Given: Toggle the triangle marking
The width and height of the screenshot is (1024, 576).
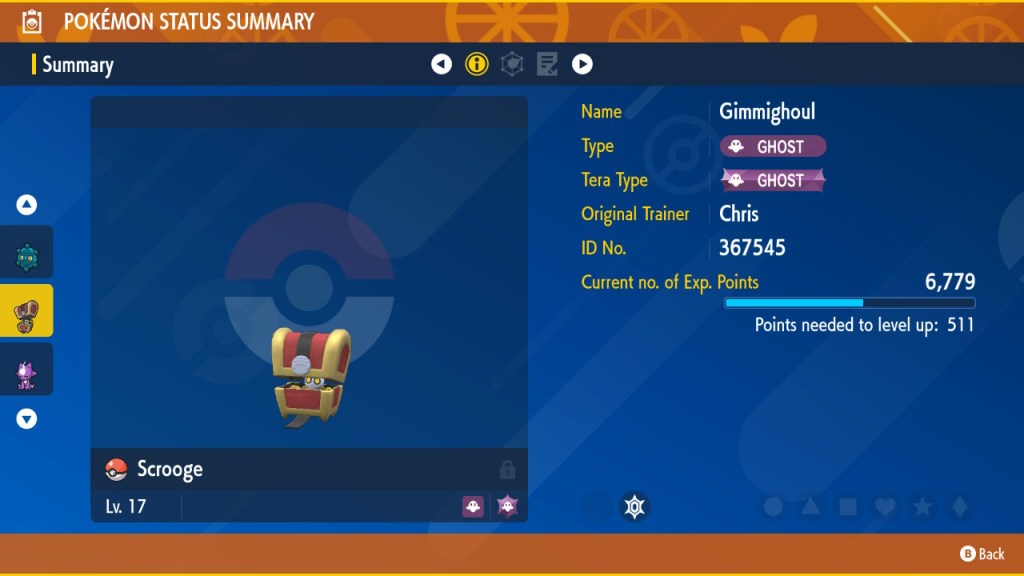Looking at the screenshot, I should pos(811,507).
